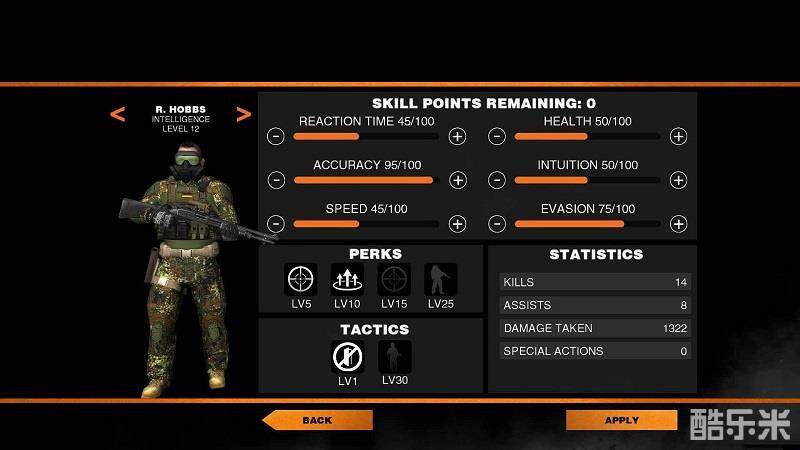Go back with the BACK button

click(x=317, y=420)
